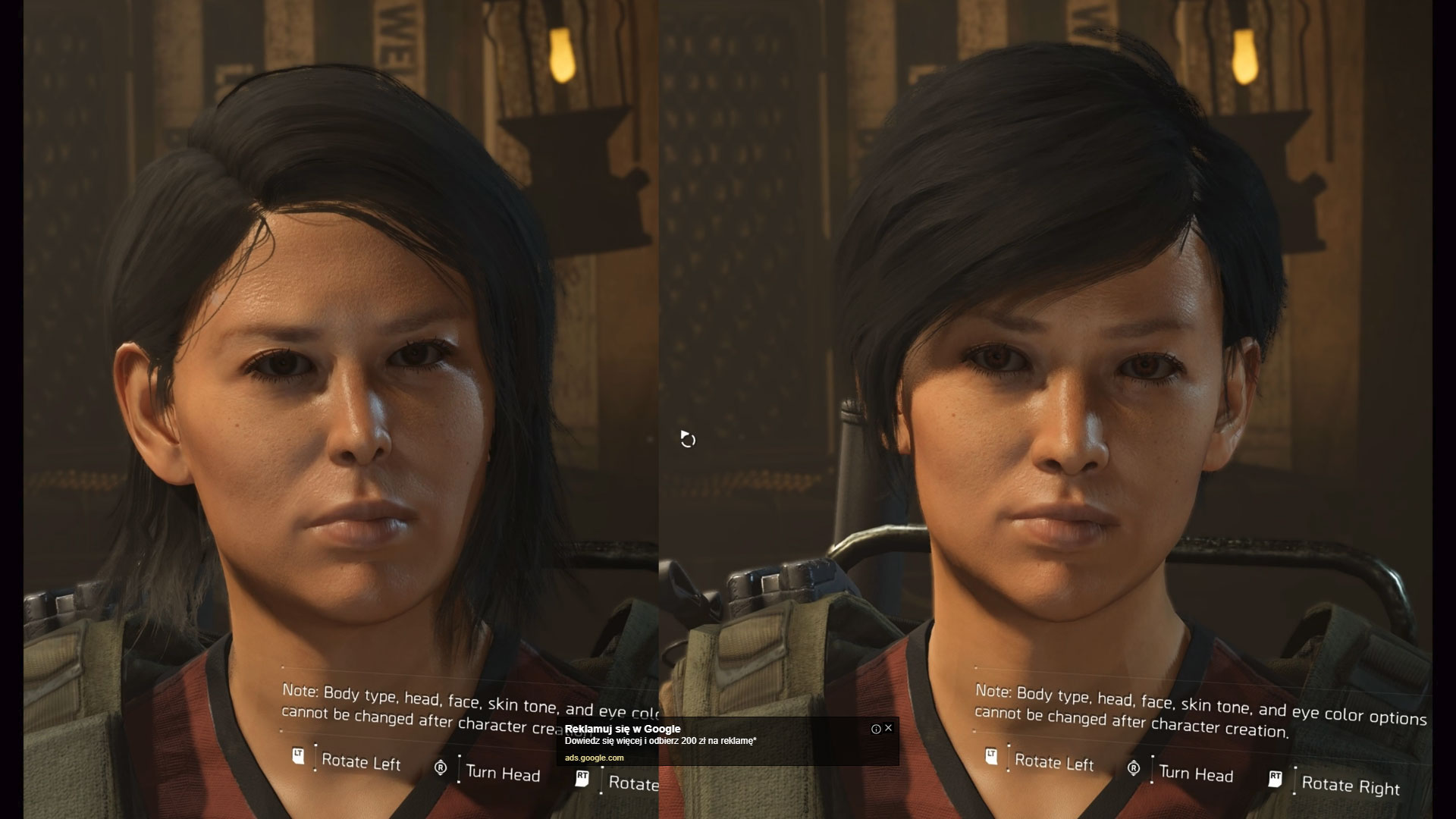Click the Reklamuj się w Google ad headline
This screenshot has width=1456, height=819.
(x=622, y=729)
